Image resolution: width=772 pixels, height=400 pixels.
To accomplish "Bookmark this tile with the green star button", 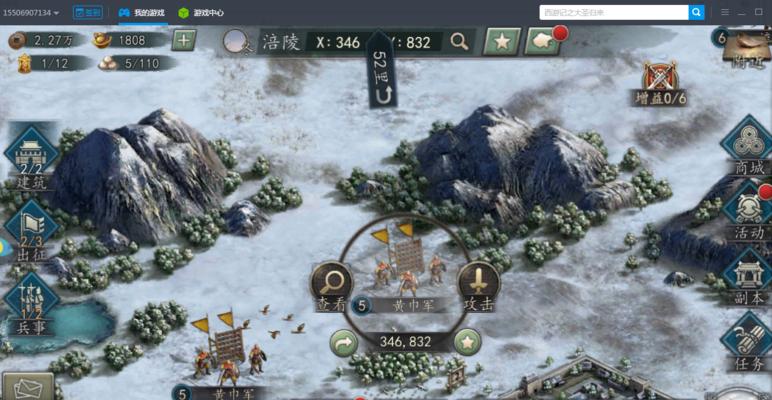I will tap(466, 342).
